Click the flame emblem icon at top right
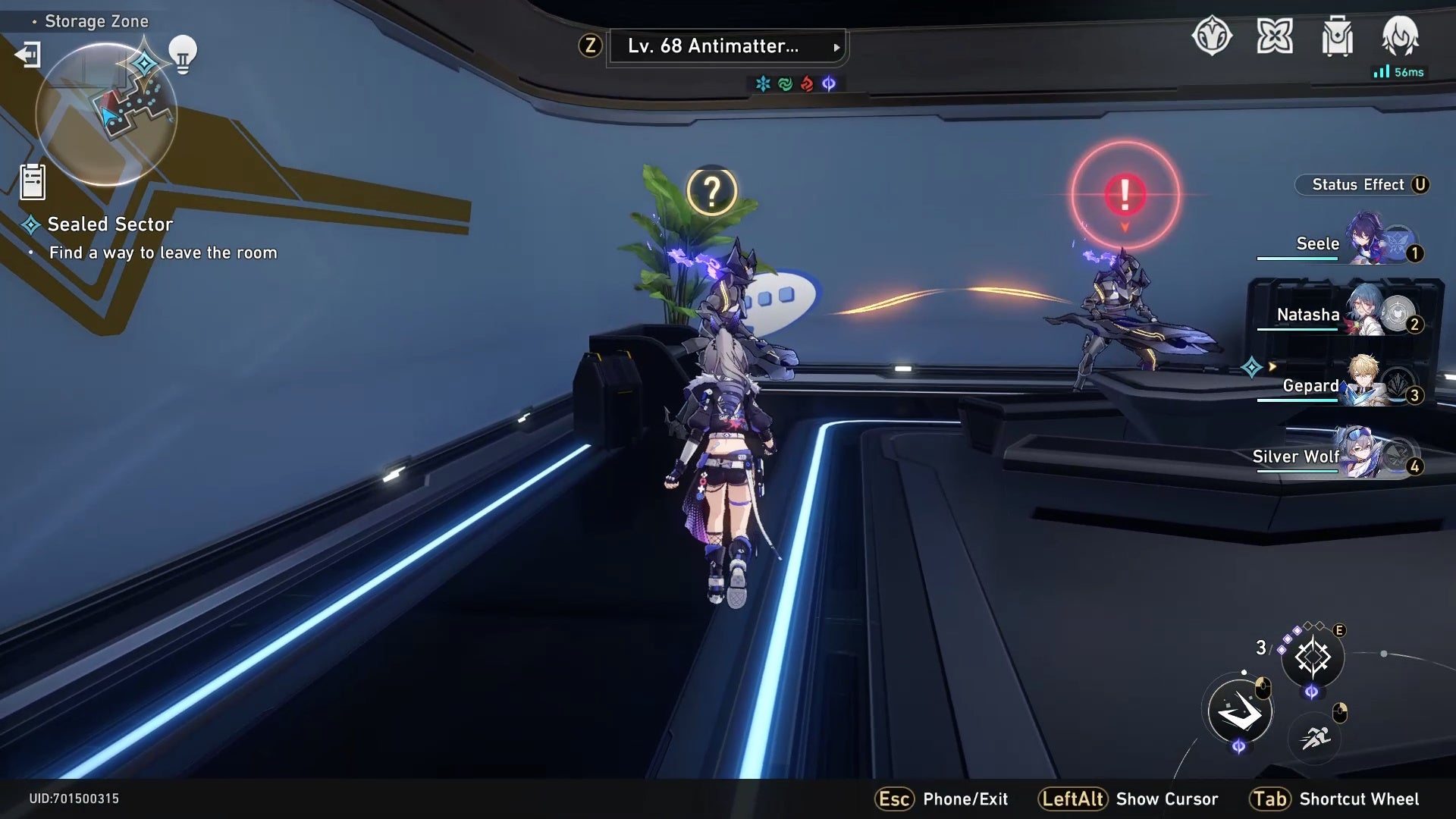The width and height of the screenshot is (1456, 819). (x=1402, y=36)
